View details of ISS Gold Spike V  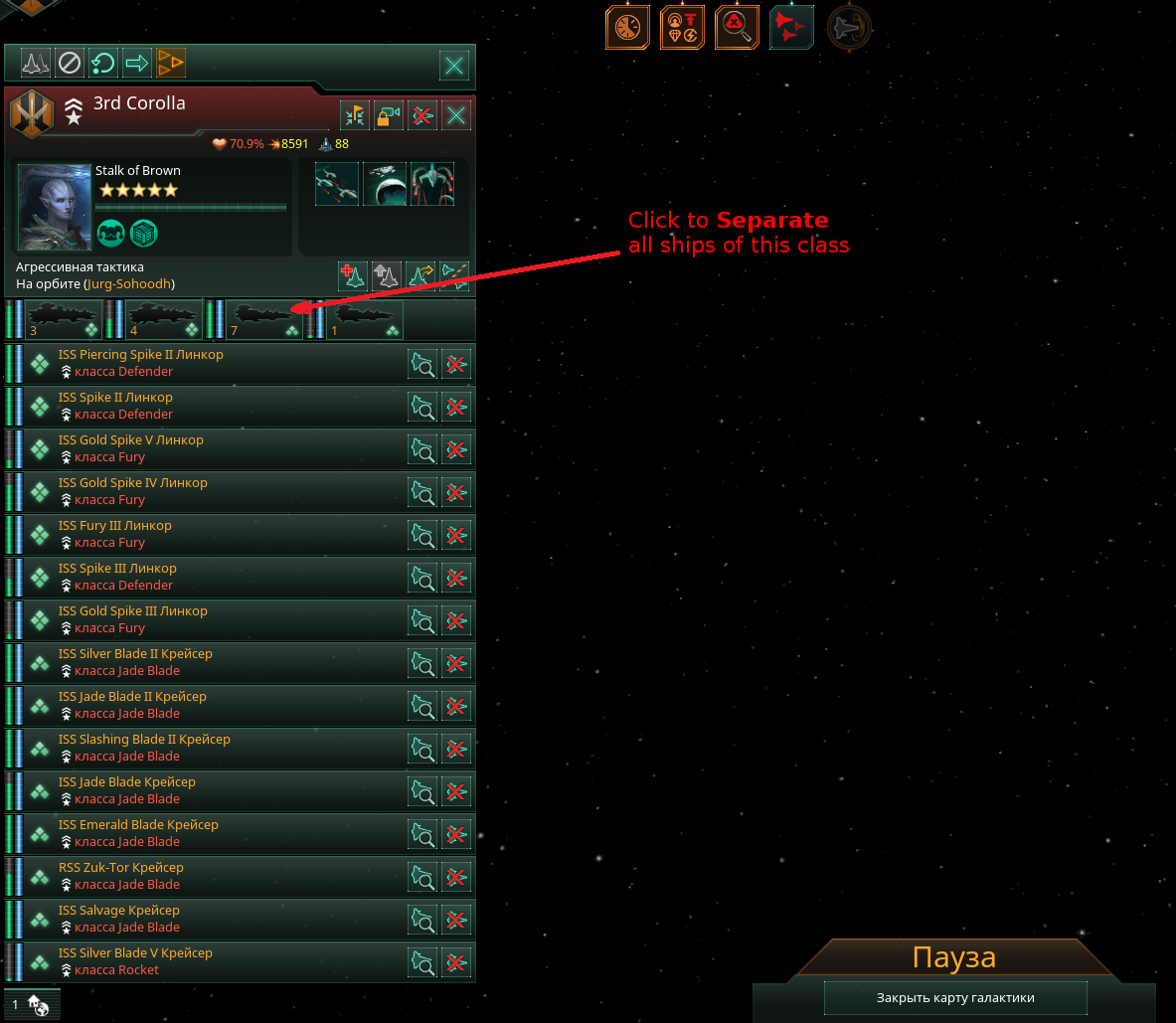point(422,449)
